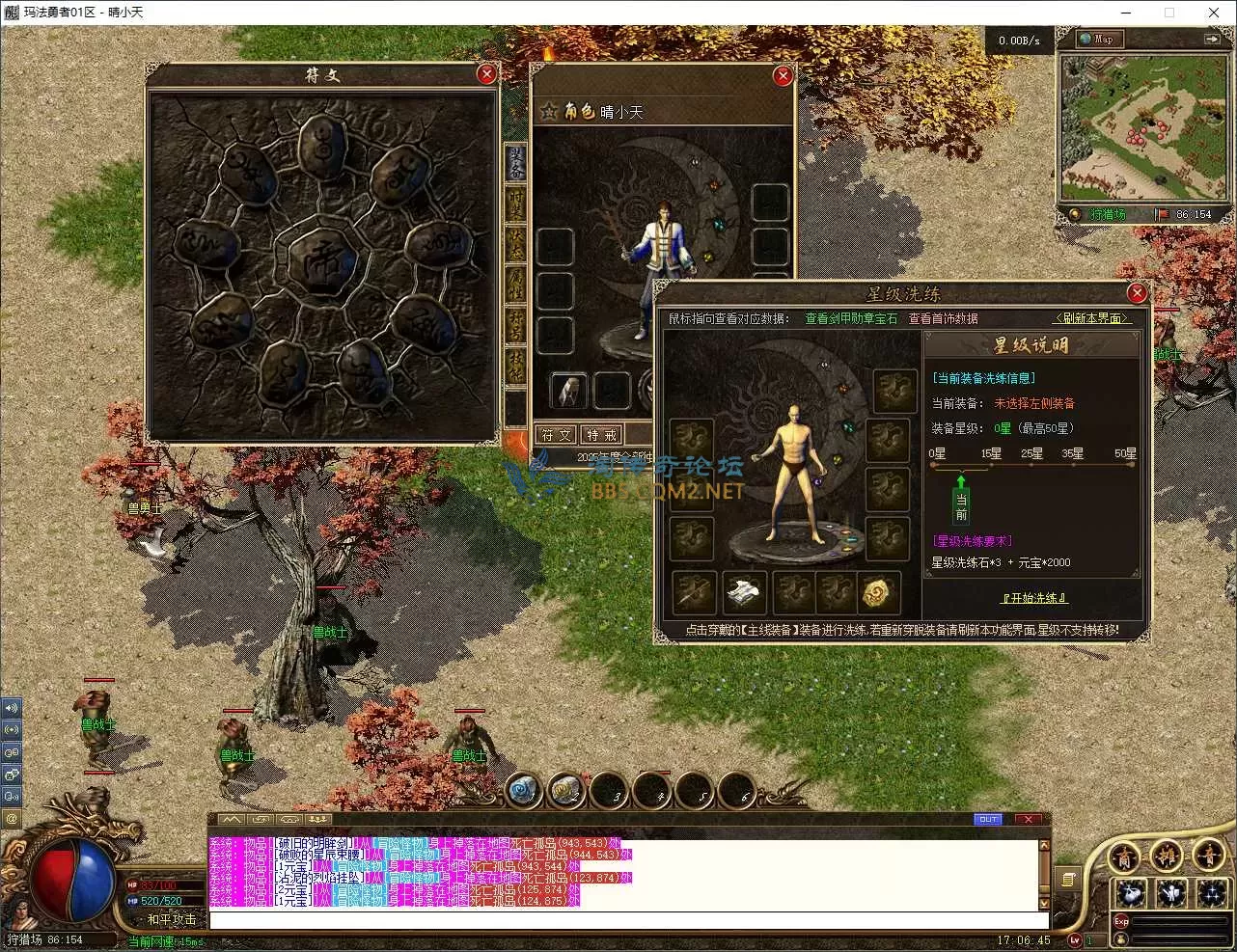Close the chat log panel
Viewport: 1237px width, 952px height.
(x=1029, y=819)
